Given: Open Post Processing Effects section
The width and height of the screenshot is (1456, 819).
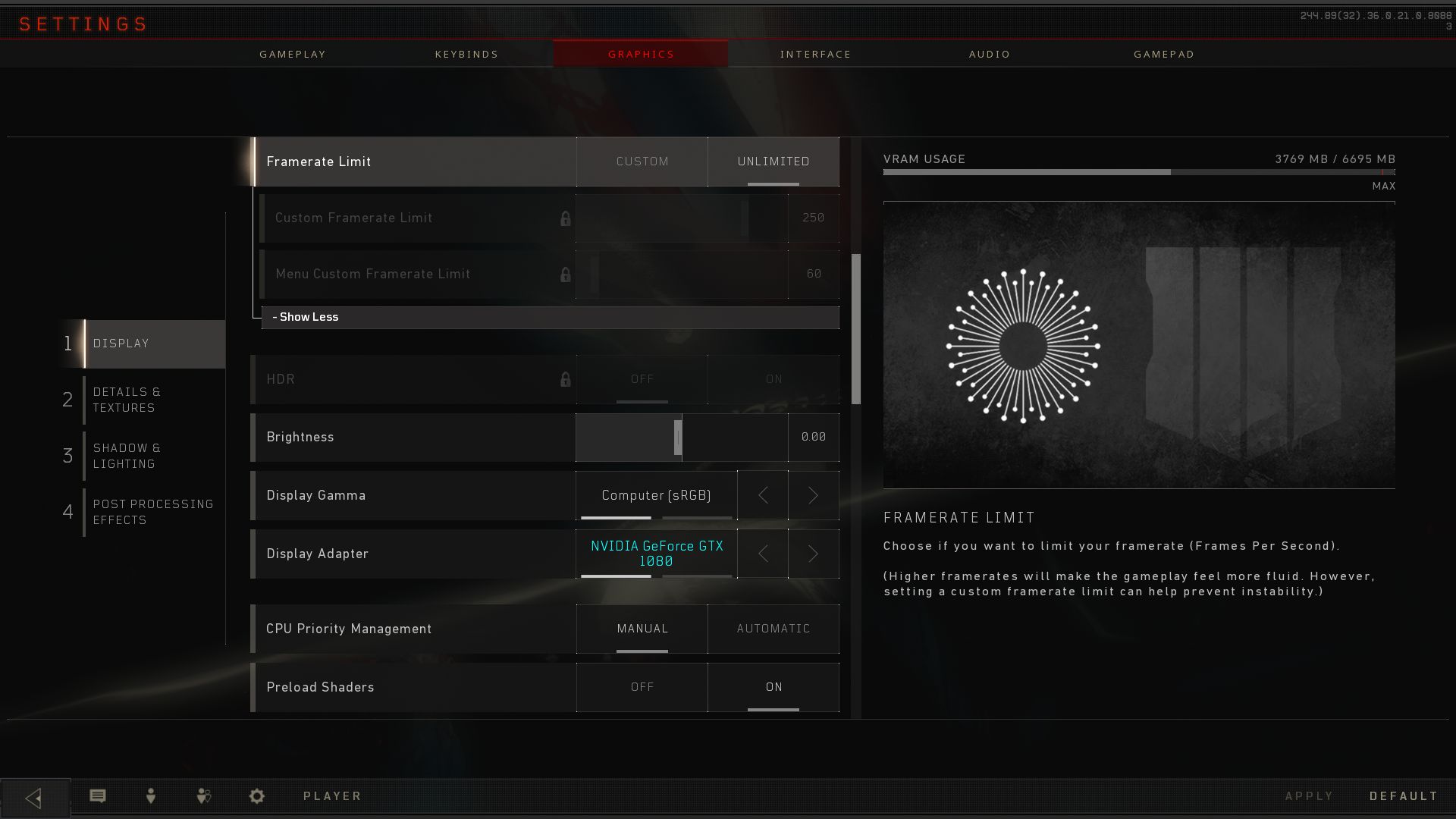Looking at the screenshot, I should (x=152, y=512).
